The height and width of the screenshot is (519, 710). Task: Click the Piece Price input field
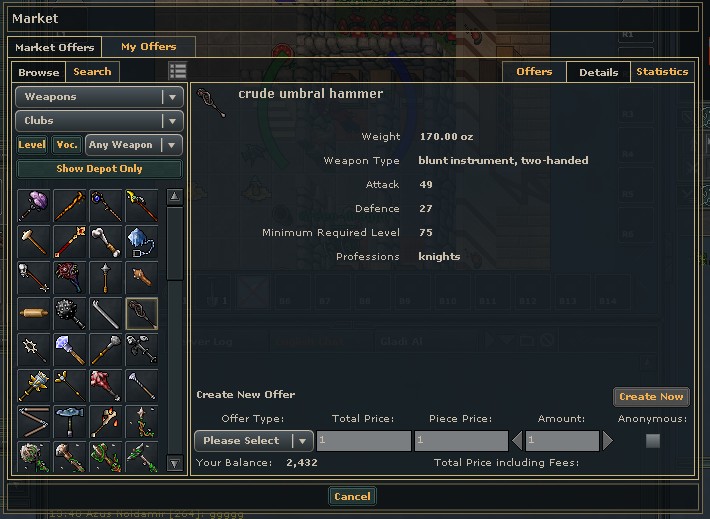[461, 441]
